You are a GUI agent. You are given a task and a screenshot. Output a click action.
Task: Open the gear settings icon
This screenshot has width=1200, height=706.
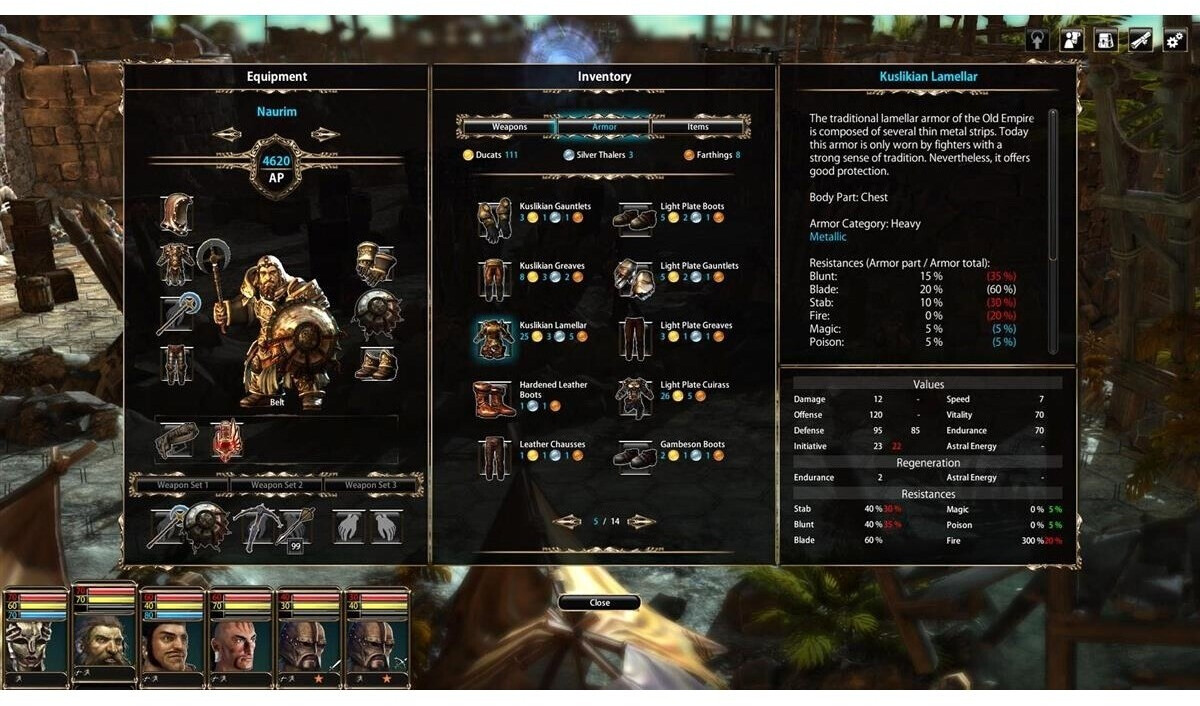point(1174,40)
